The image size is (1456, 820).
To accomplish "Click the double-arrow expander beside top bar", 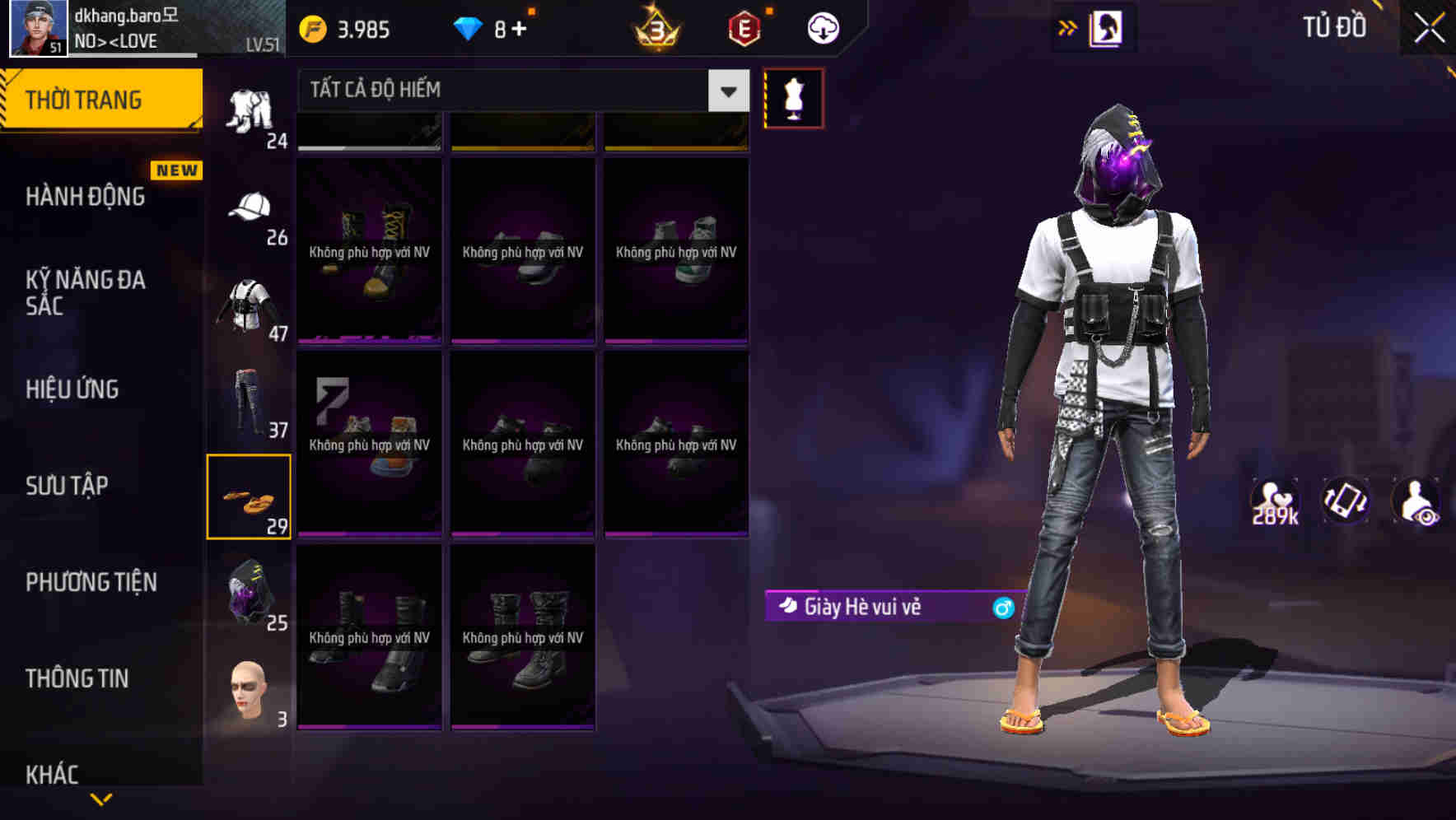I will 1068,26.
